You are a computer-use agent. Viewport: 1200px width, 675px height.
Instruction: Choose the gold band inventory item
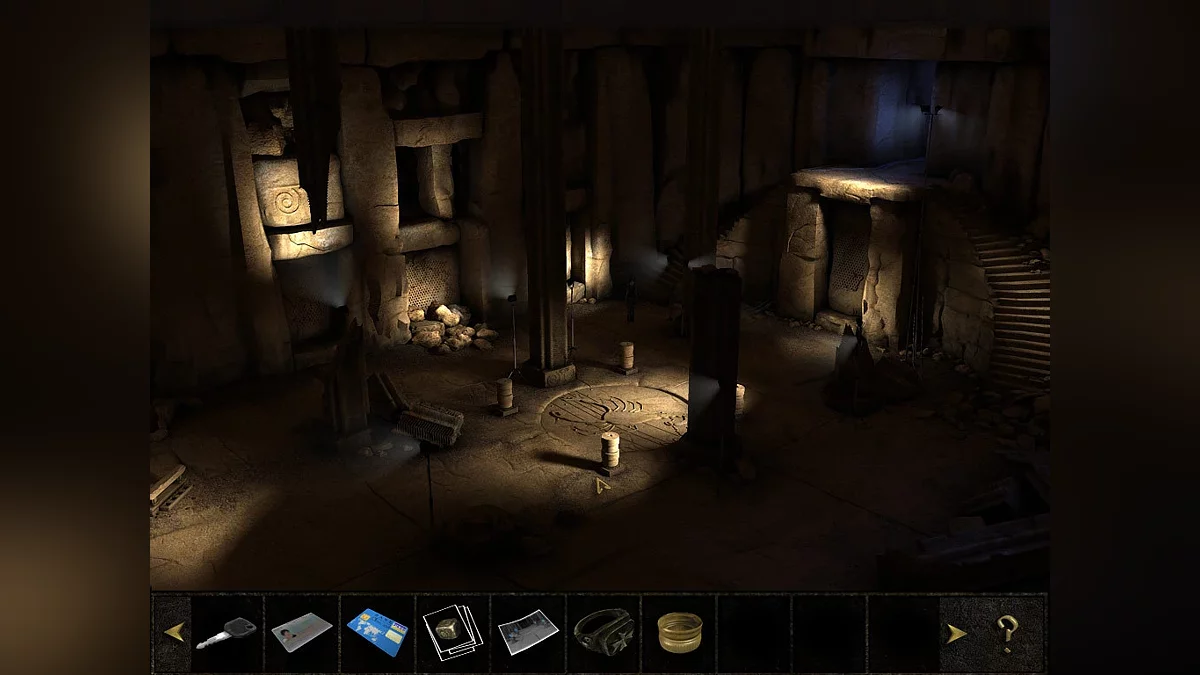point(679,632)
